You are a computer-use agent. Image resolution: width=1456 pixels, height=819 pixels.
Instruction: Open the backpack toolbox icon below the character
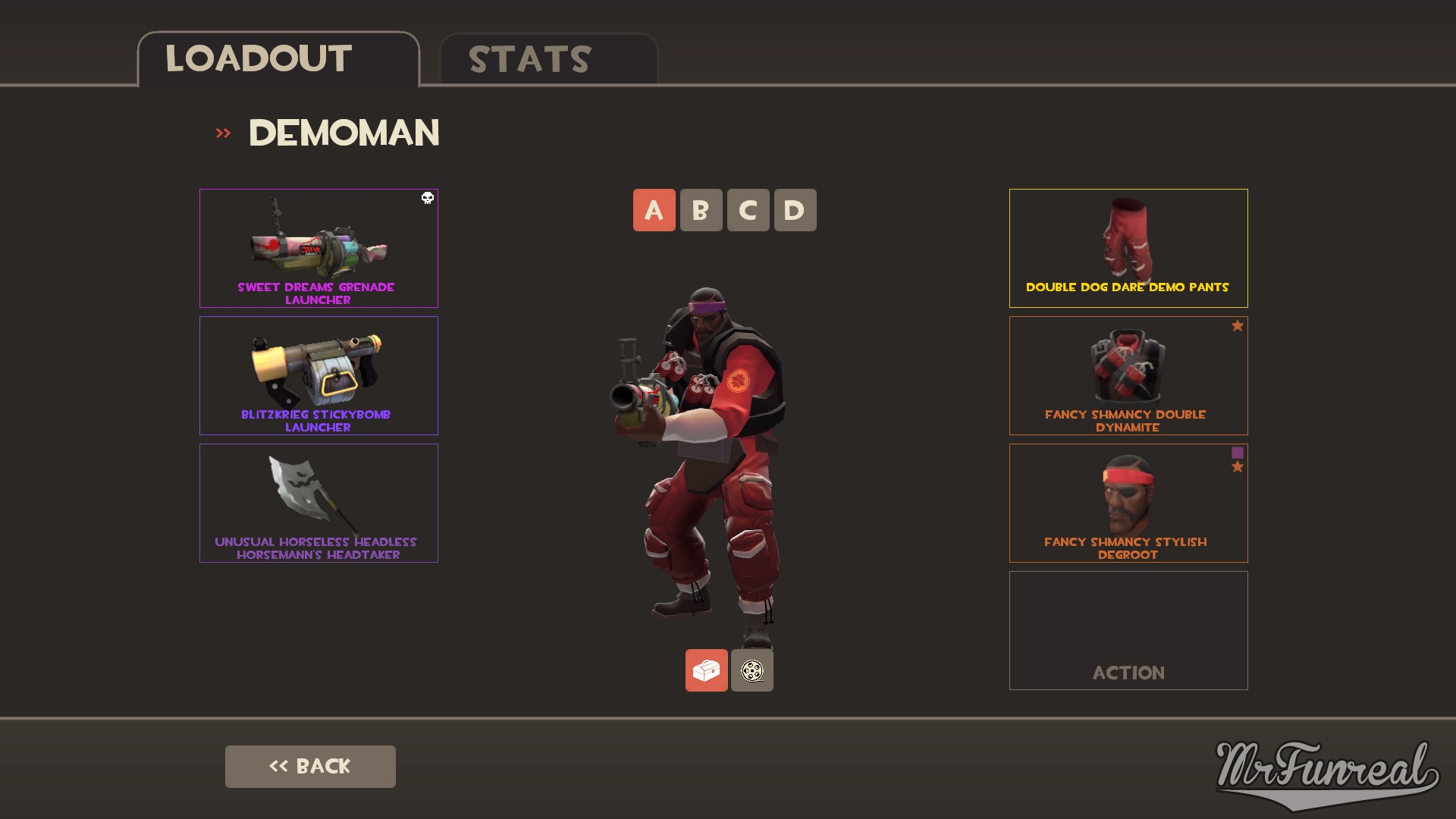(706, 670)
